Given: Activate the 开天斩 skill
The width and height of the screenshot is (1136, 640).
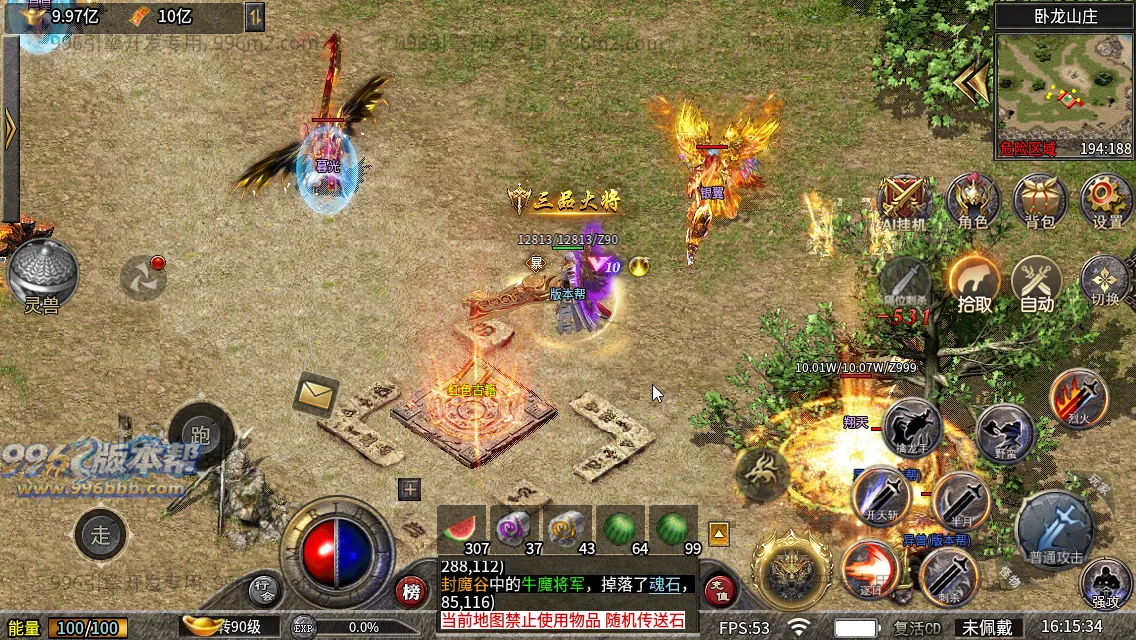Looking at the screenshot, I should click(x=882, y=496).
